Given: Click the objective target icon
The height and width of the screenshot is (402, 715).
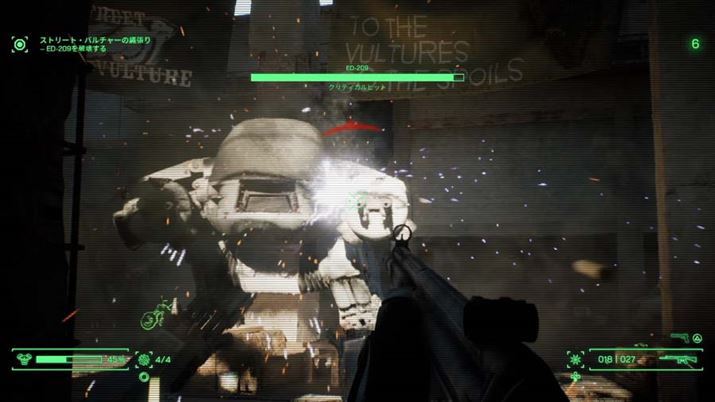Looking at the screenshot, I should point(19,43).
